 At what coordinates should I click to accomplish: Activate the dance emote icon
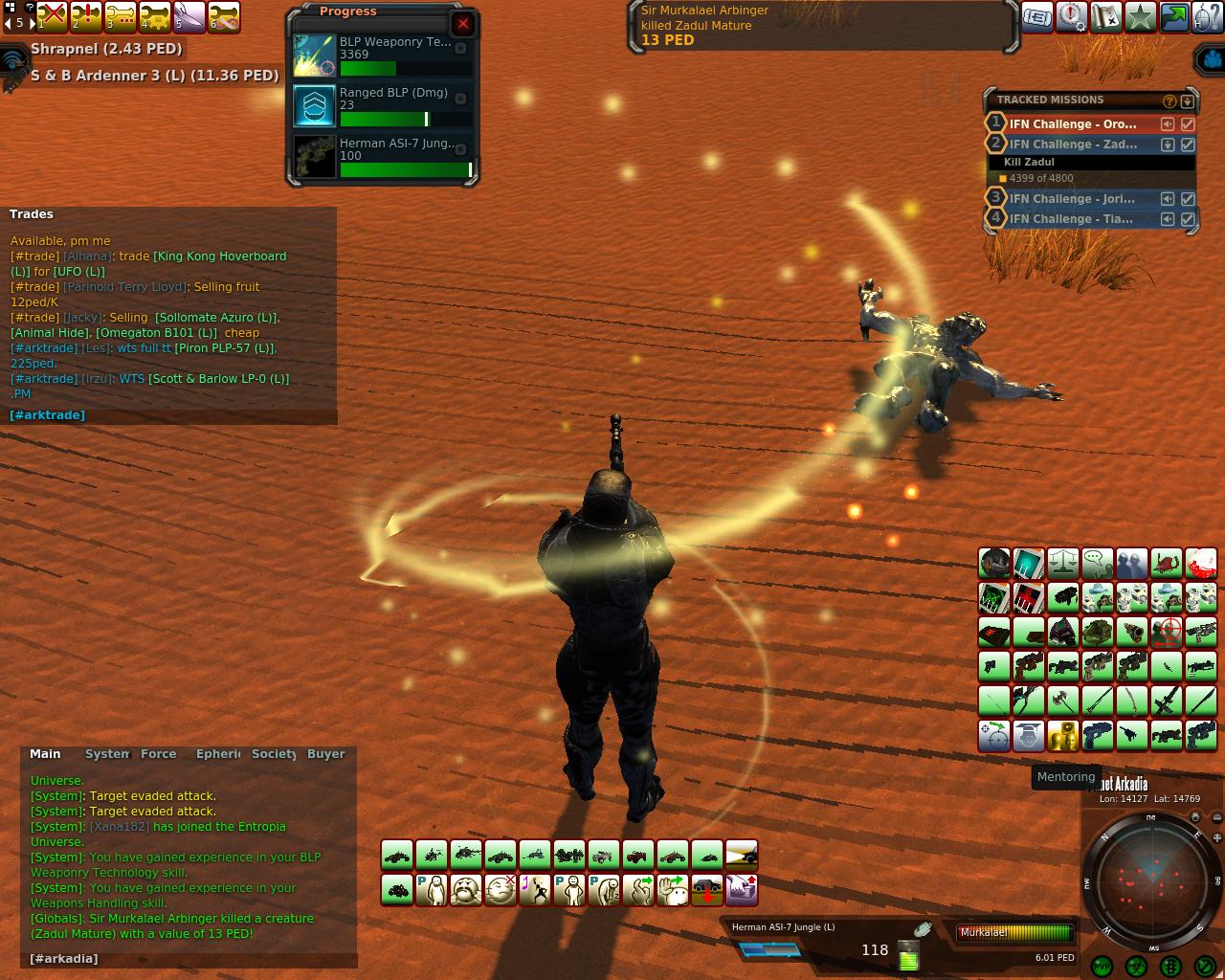(x=535, y=890)
